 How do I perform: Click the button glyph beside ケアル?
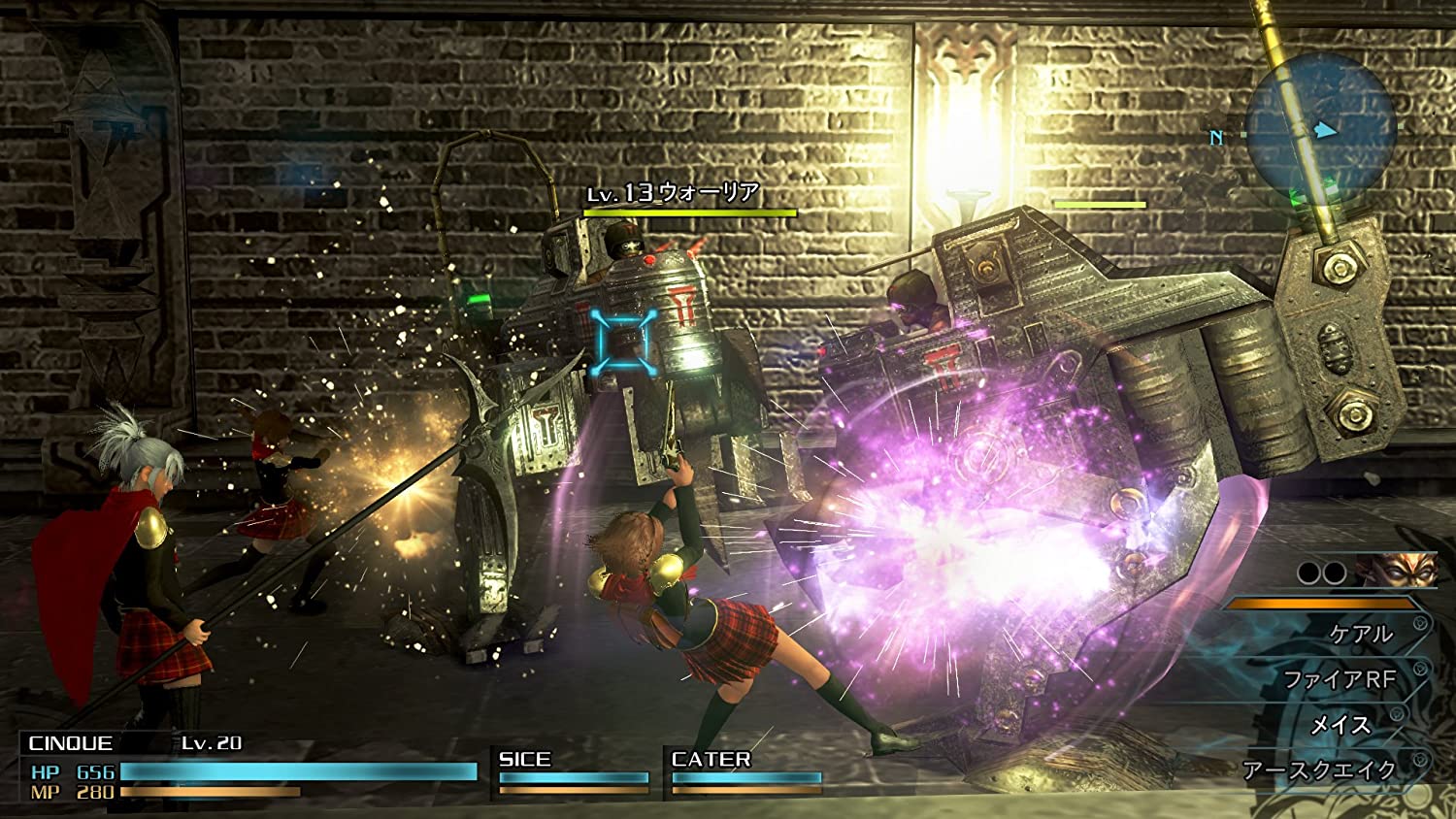[1419, 622]
